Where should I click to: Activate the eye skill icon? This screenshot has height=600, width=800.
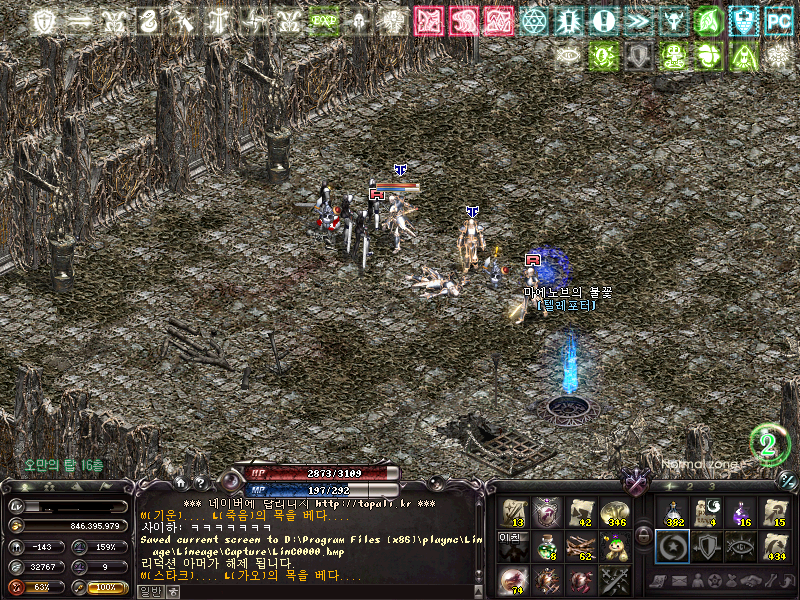[740, 546]
